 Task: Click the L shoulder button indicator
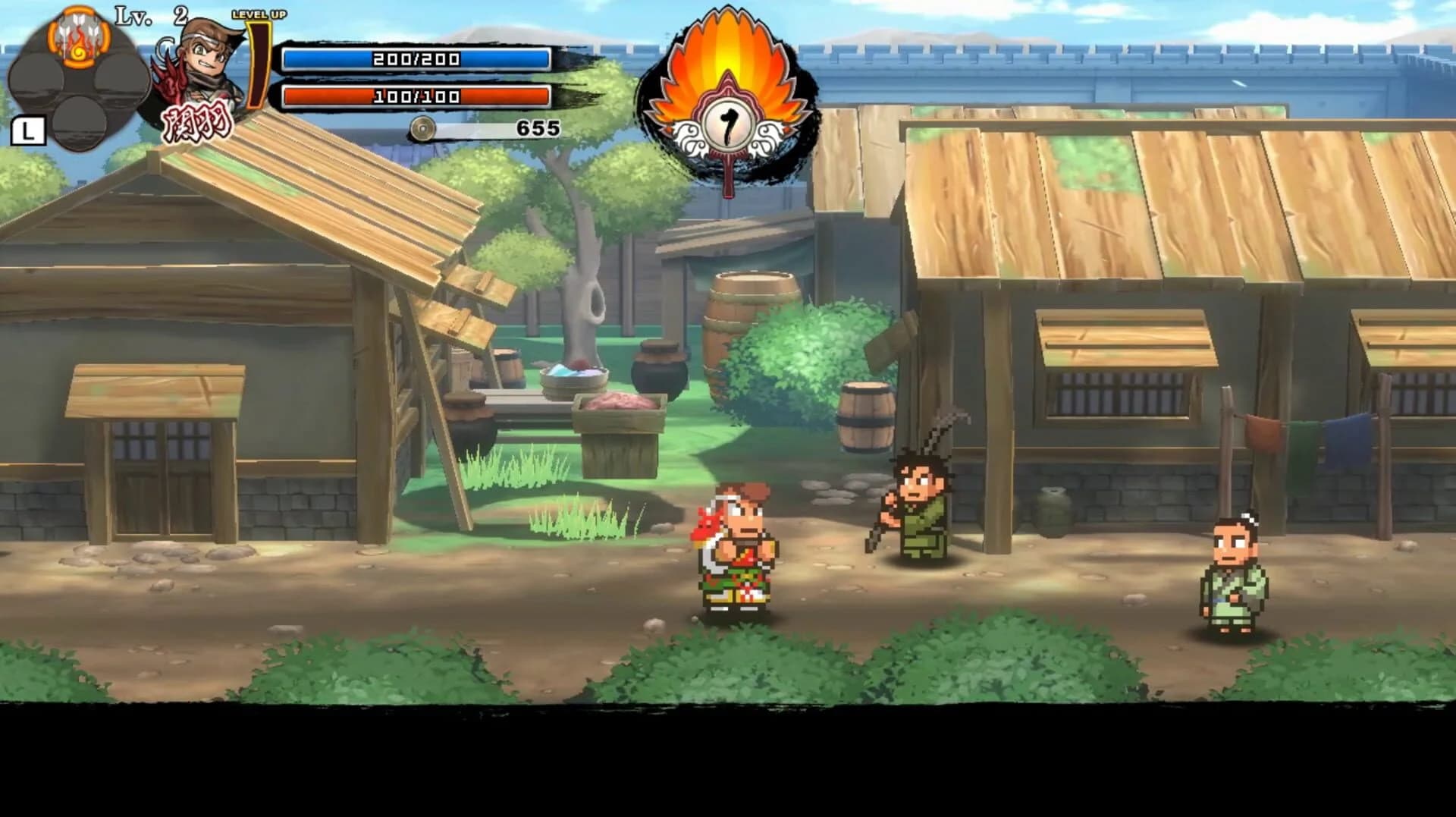pos(28,130)
